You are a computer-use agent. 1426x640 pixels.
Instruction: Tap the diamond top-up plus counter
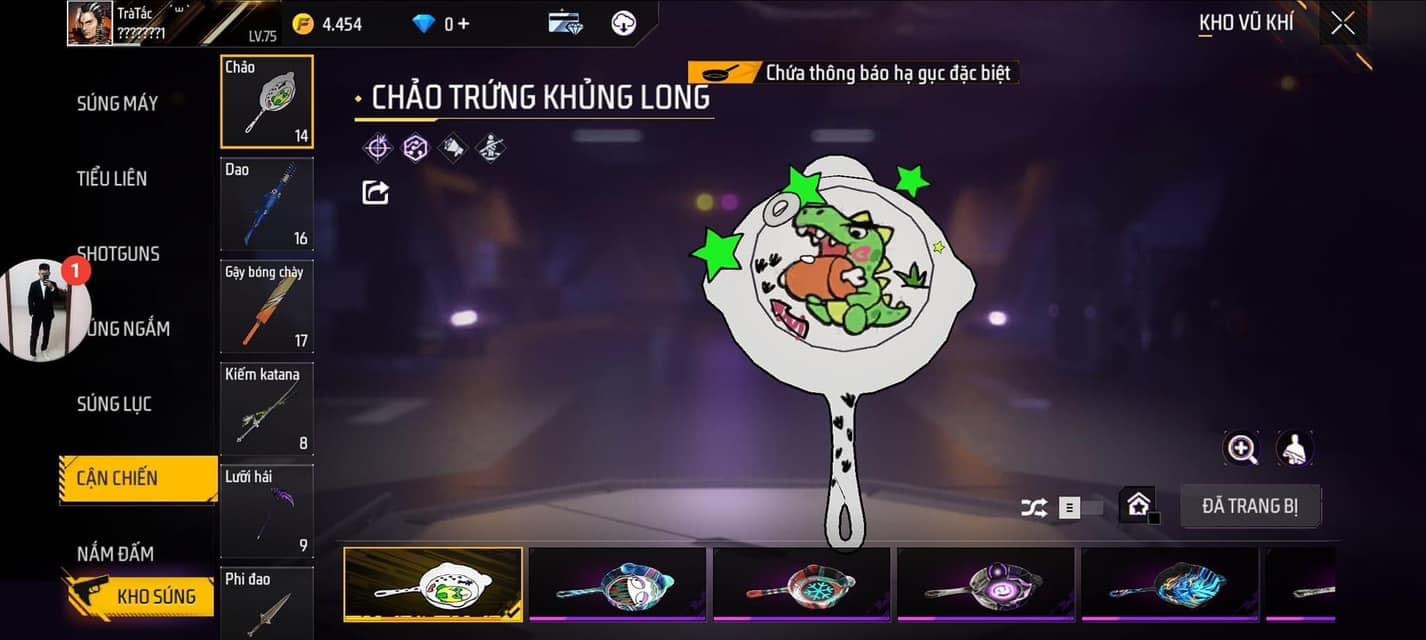(441, 24)
